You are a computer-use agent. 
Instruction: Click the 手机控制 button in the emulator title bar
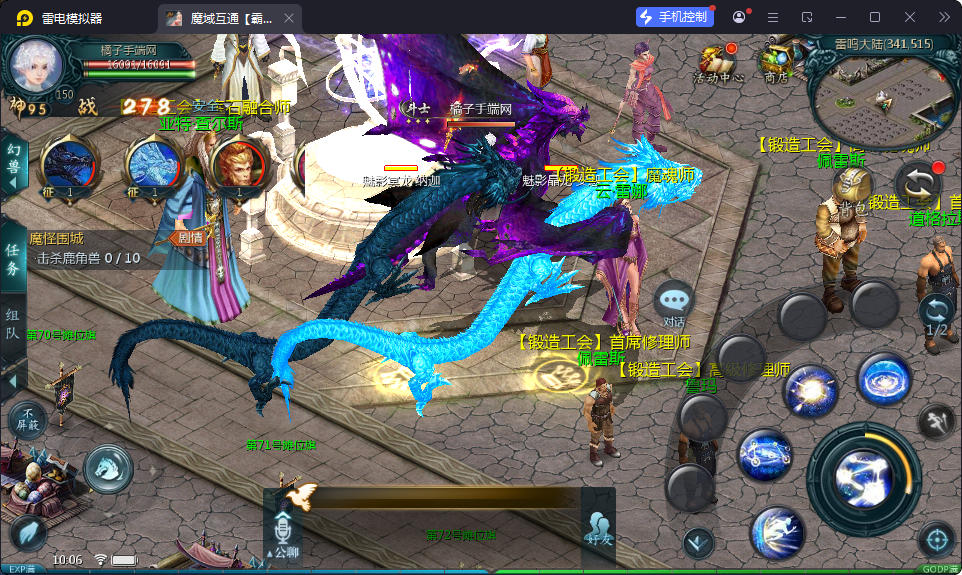point(675,17)
